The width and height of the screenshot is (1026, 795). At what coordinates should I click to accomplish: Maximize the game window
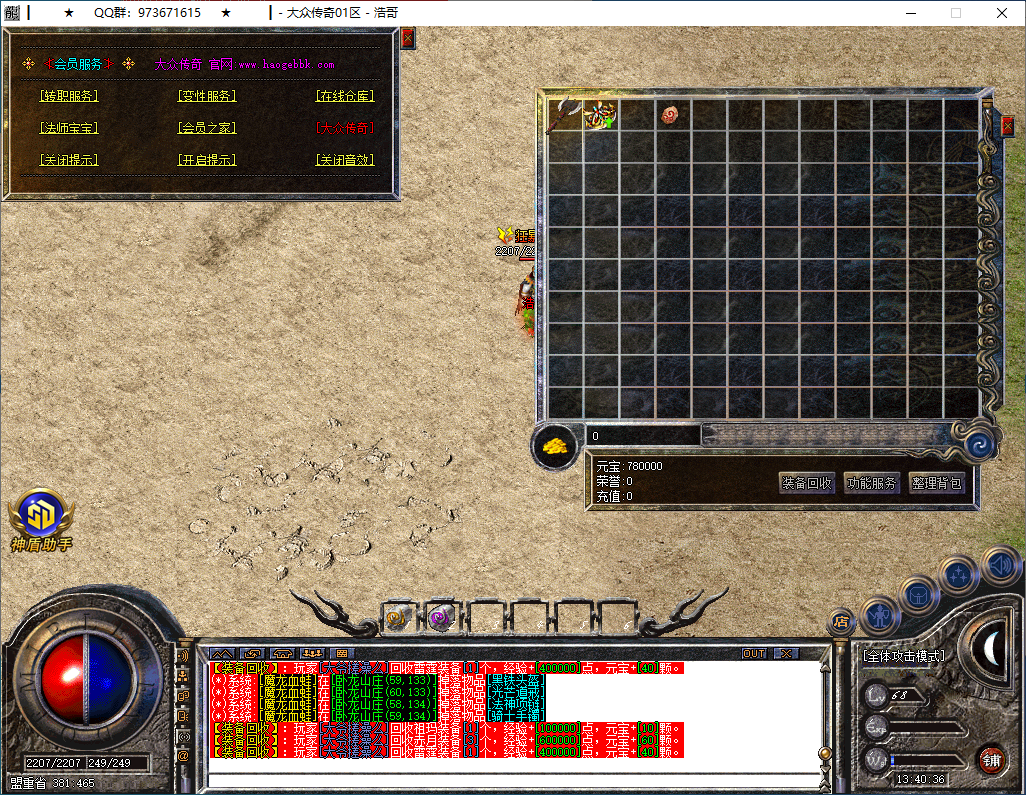(x=955, y=13)
